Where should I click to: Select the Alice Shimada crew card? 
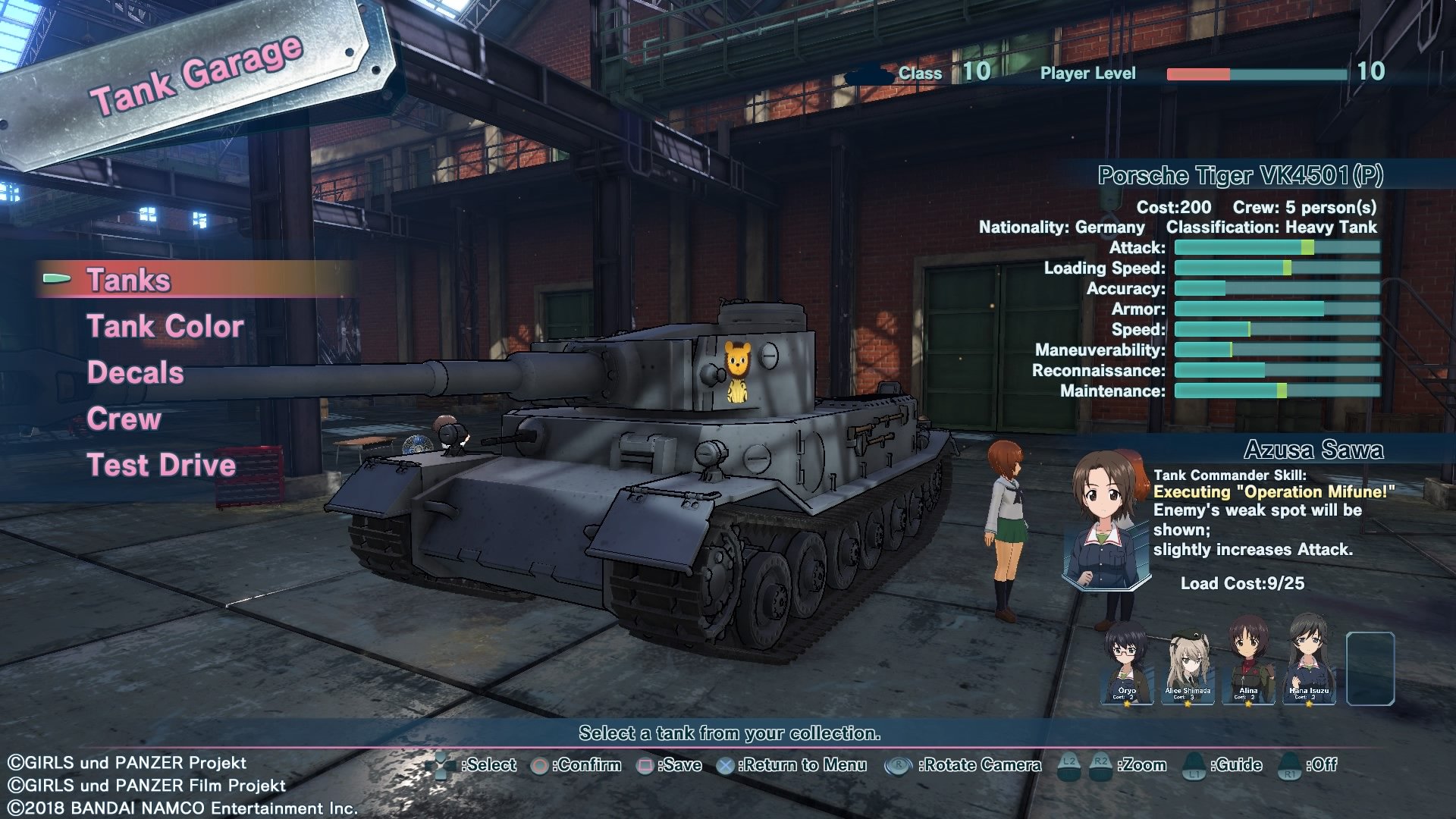point(1188,666)
